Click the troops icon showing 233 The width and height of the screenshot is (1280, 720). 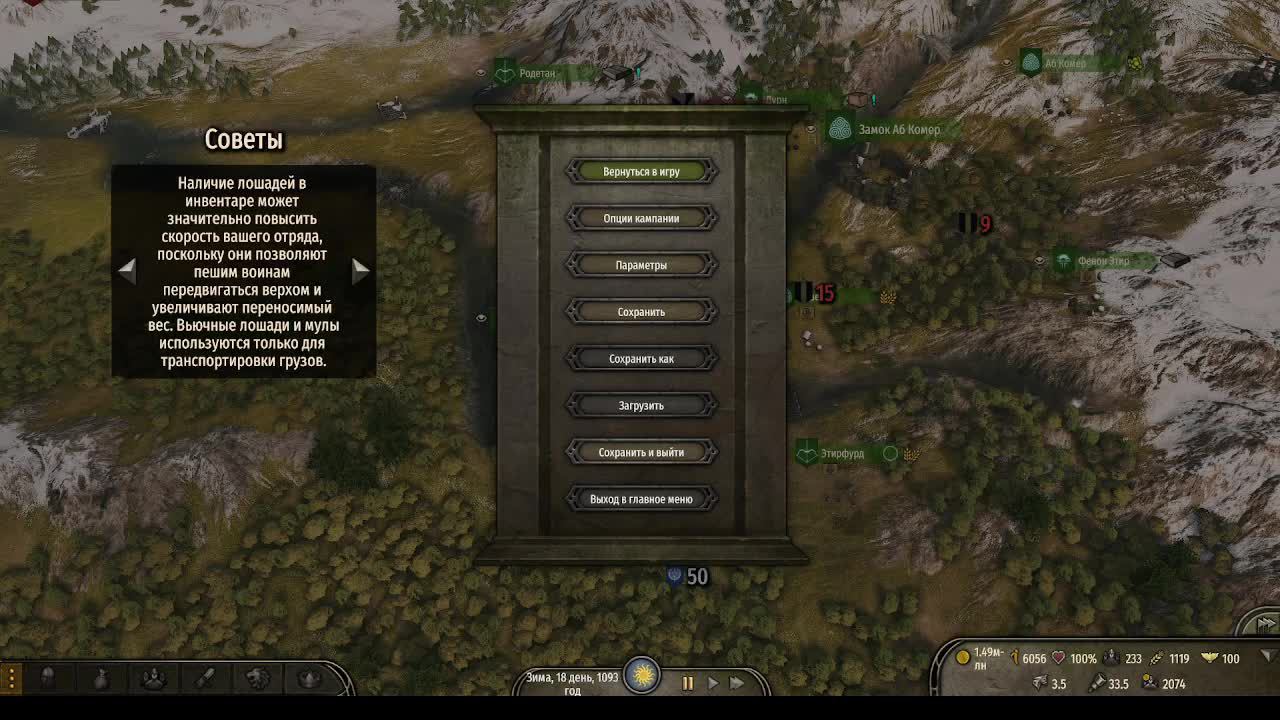1110,658
